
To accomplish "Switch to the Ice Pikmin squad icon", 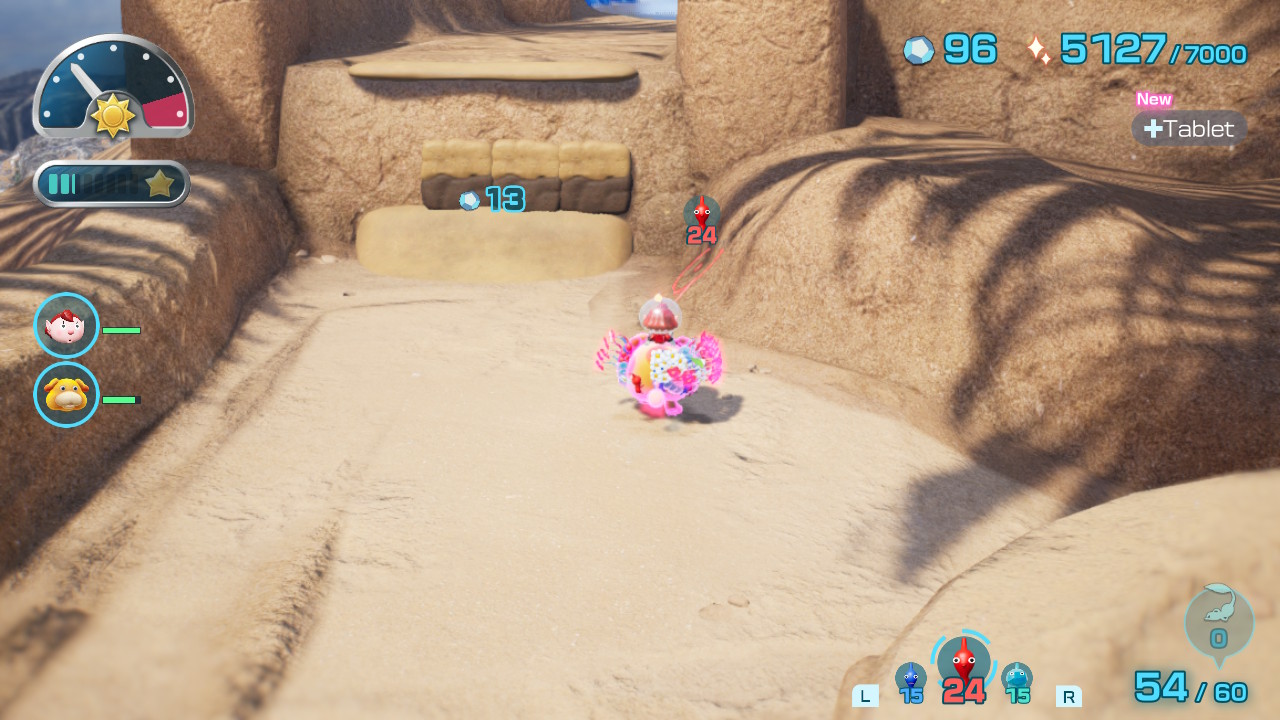I will point(1016,679).
